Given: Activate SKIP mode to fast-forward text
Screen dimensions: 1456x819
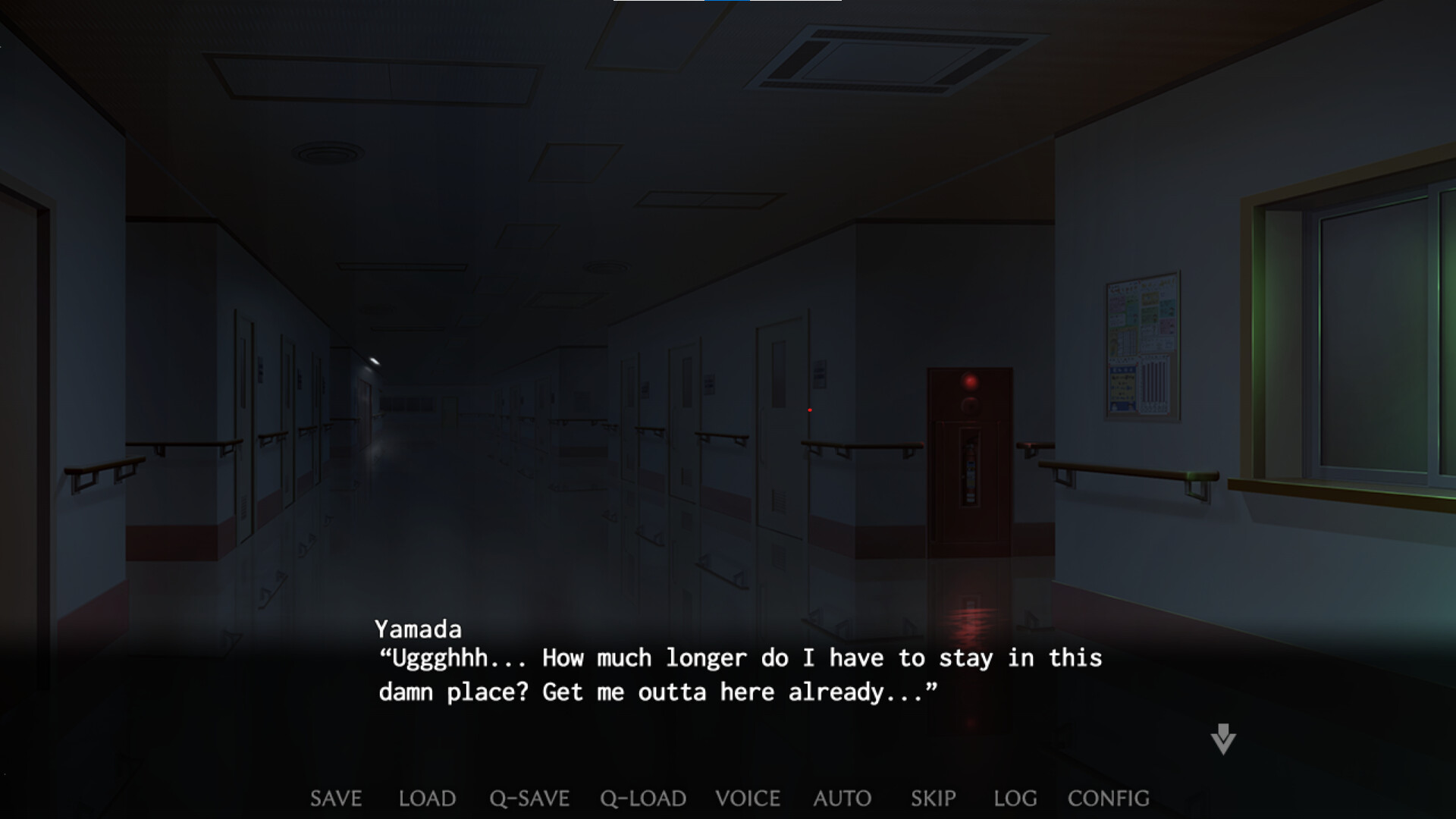Looking at the screenshot, I should (x=933, y=799).
